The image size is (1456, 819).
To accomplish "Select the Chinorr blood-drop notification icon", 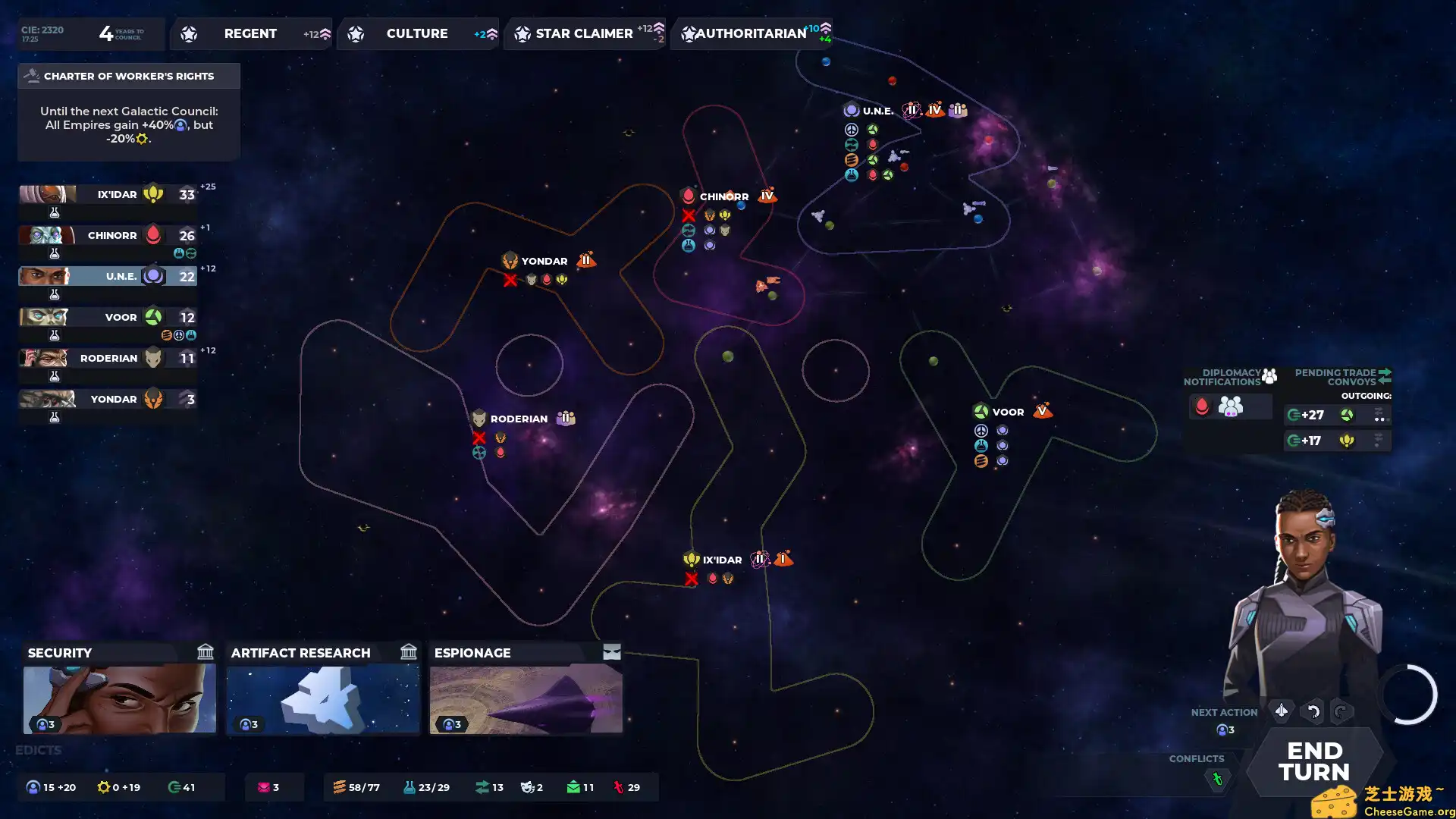I will [x=1203, y=406].
